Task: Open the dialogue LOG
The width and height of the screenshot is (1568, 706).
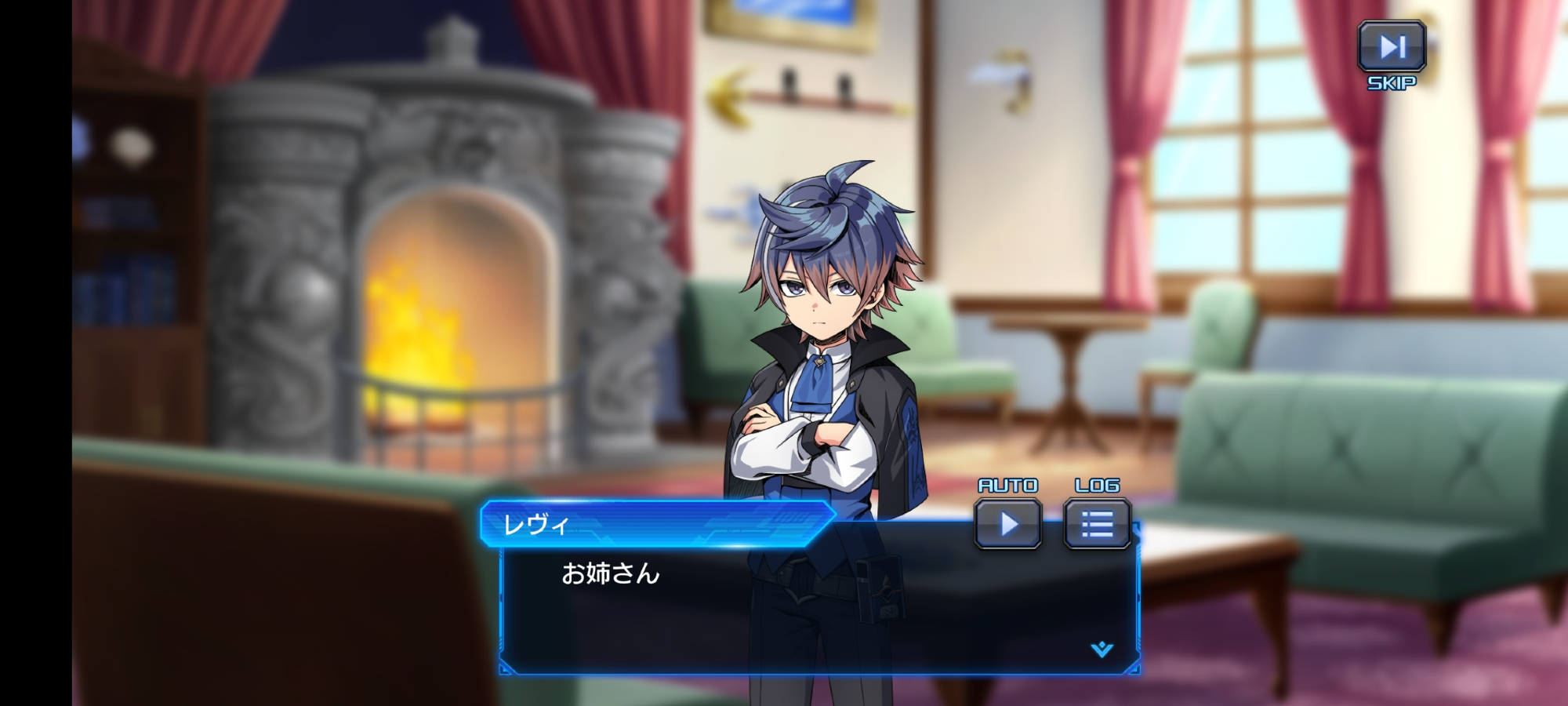Action: pyautogui.click(x=1097, y=523)
